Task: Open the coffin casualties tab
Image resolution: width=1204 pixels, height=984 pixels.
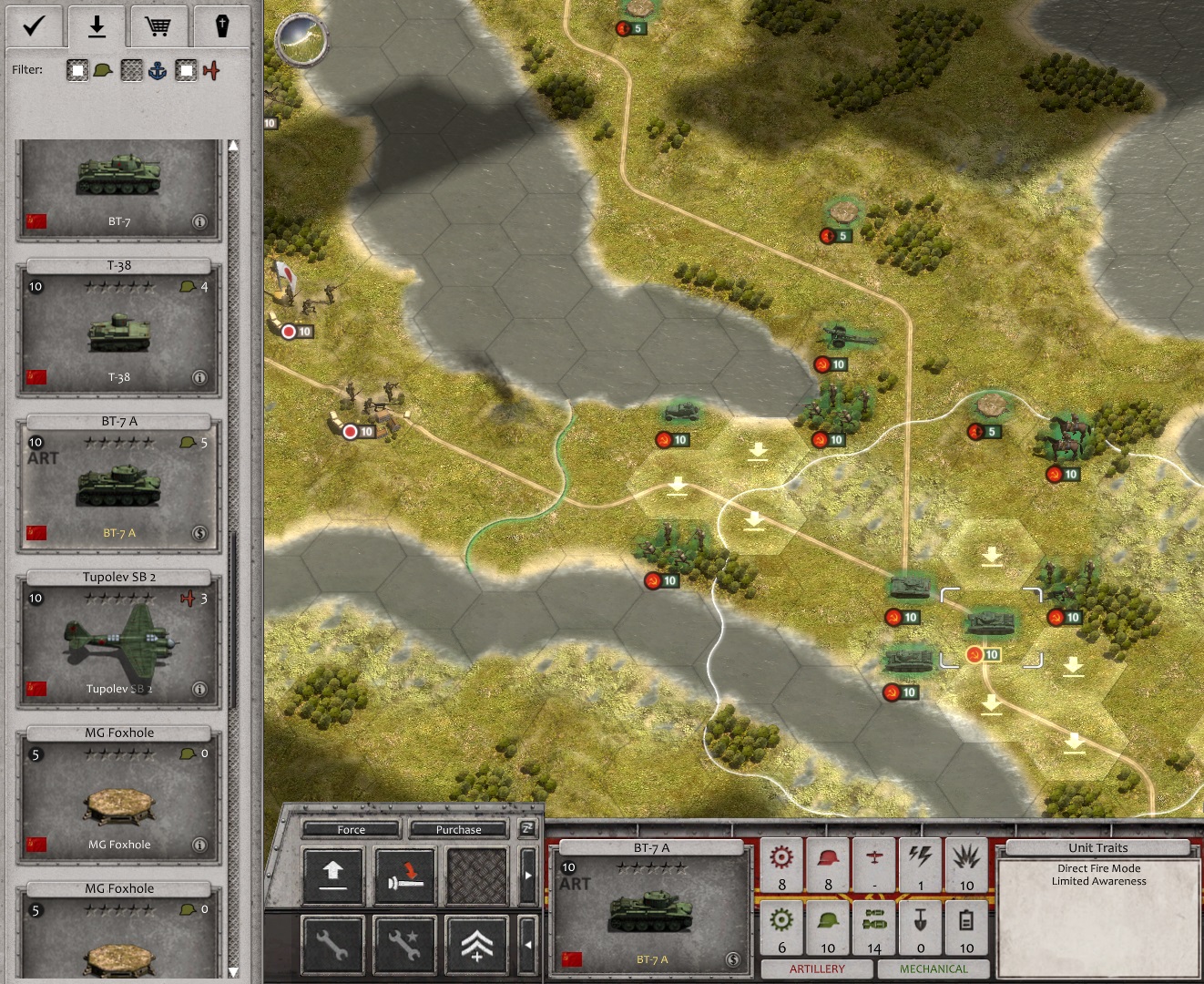Action: (221, 26)
